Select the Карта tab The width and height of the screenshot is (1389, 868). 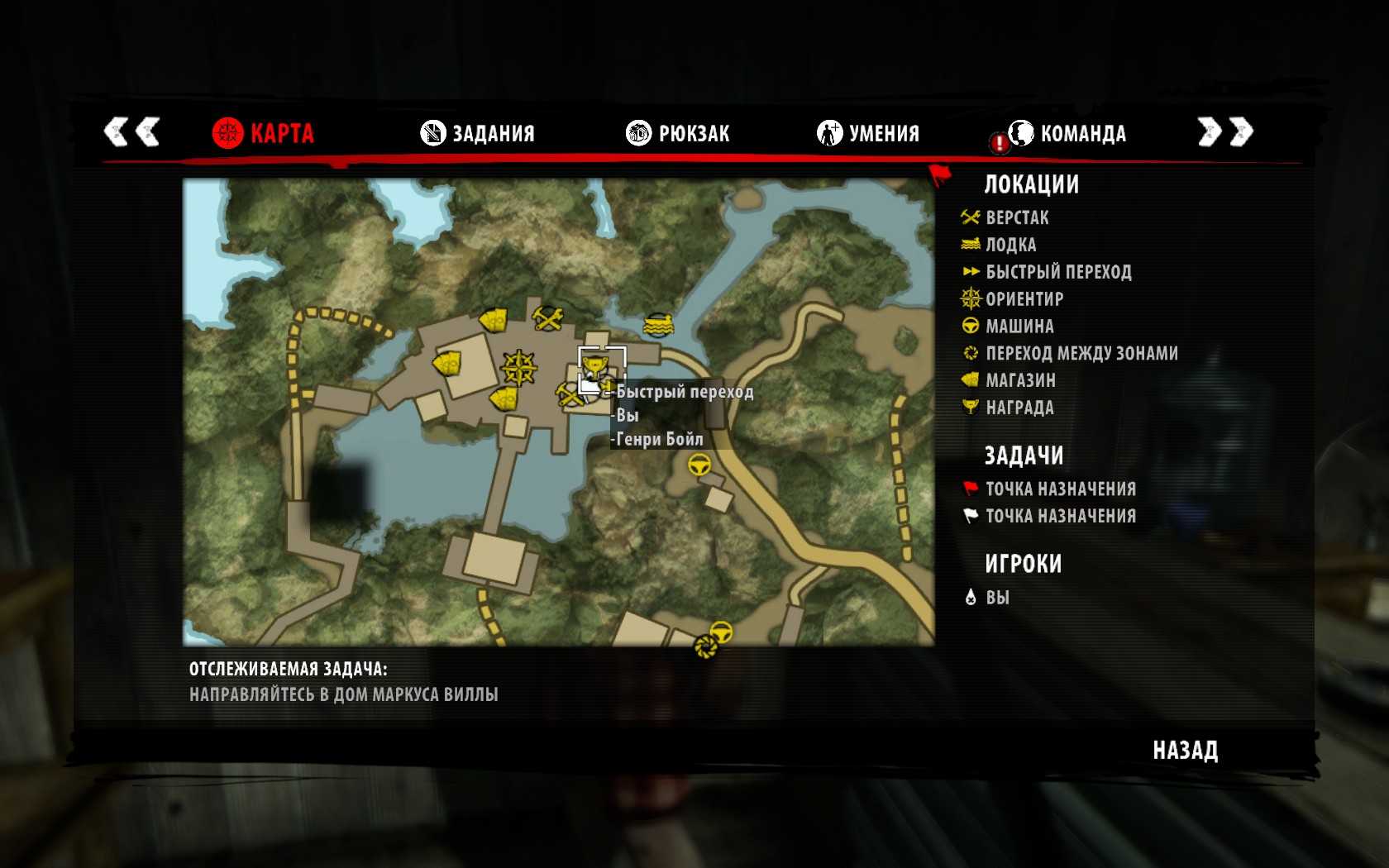263,133
